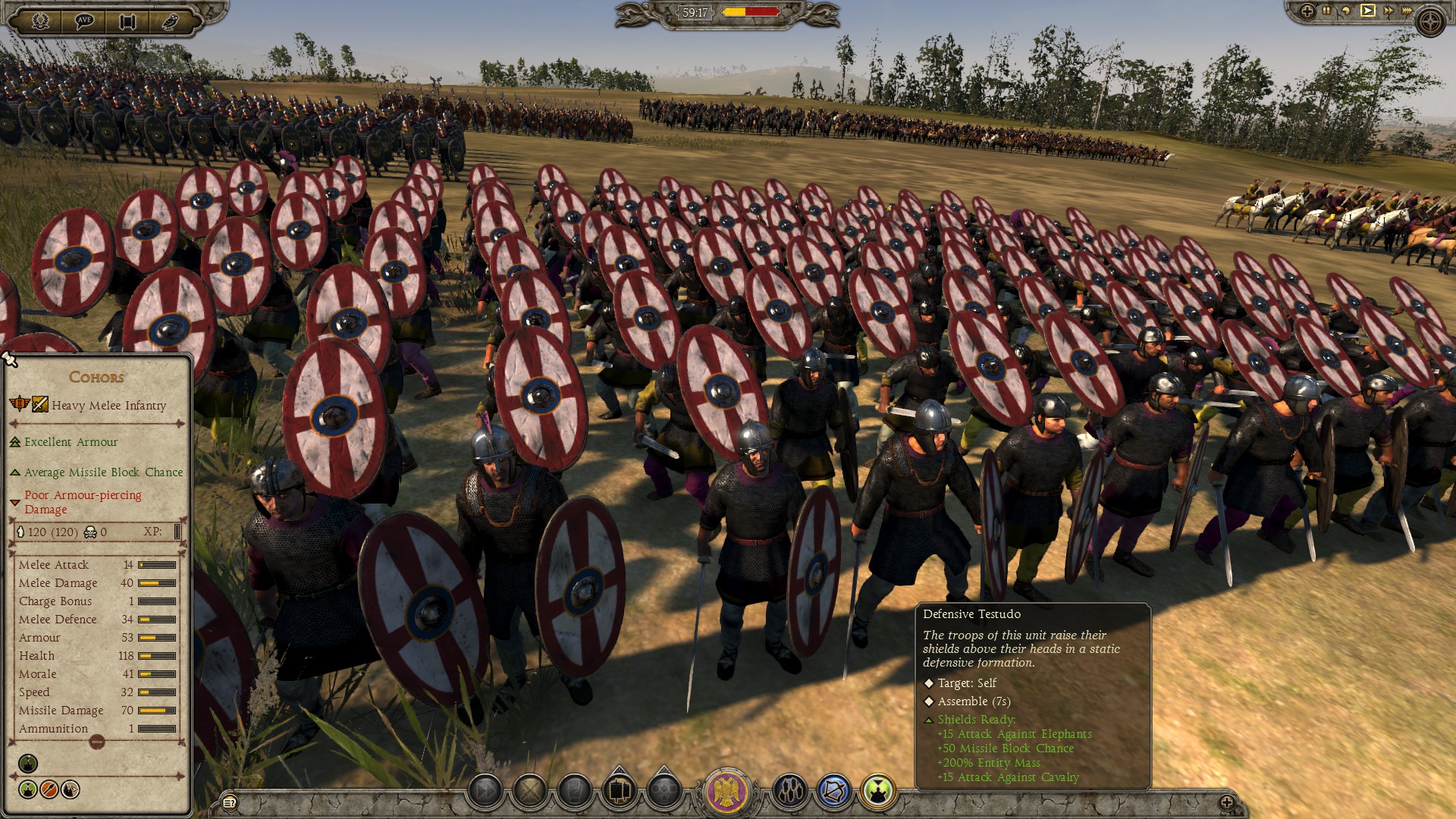
Task: Toggle the crossed swords melee mode button
Action: click(530, 792)
